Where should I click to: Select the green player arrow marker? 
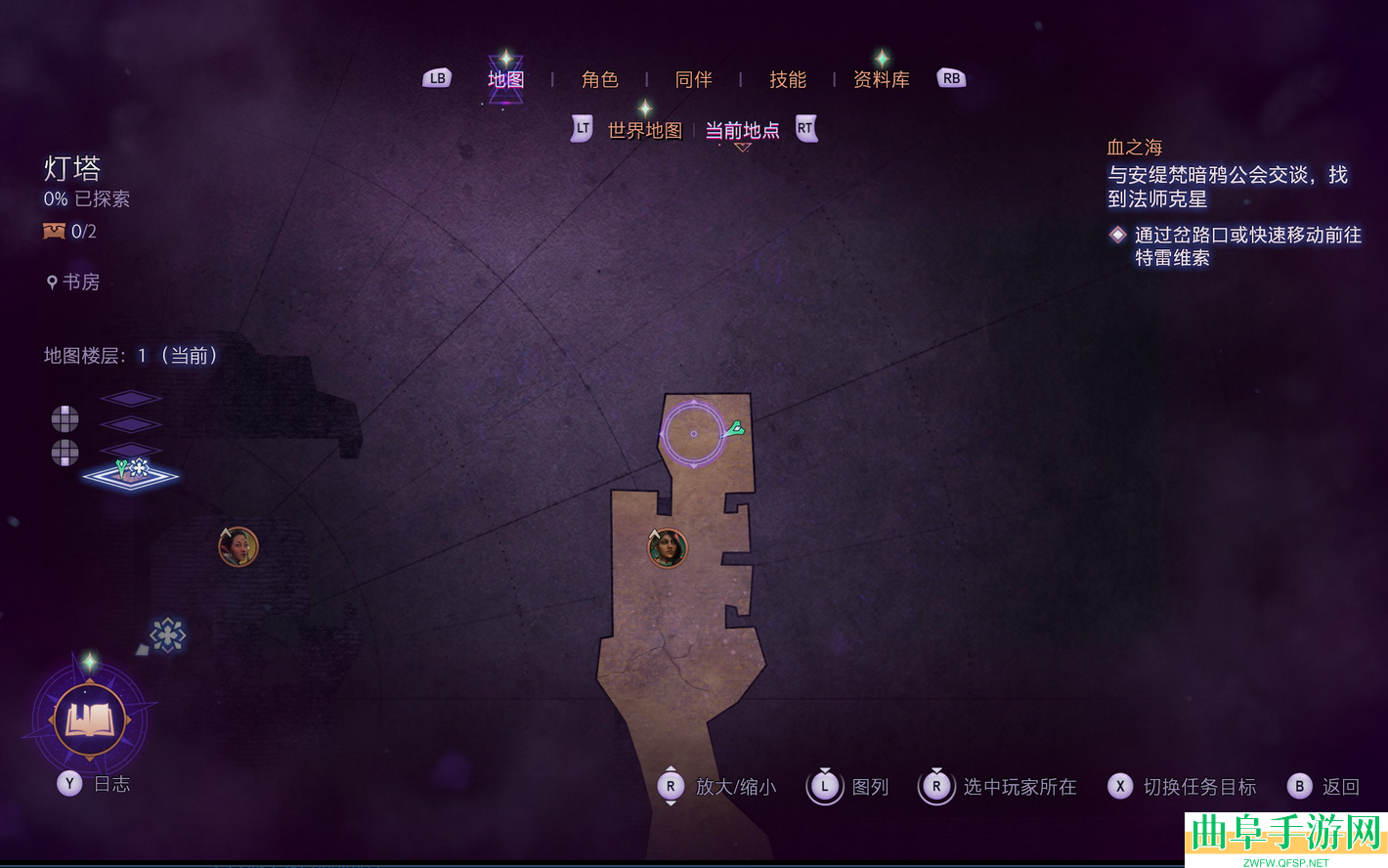tap(736, 428)
